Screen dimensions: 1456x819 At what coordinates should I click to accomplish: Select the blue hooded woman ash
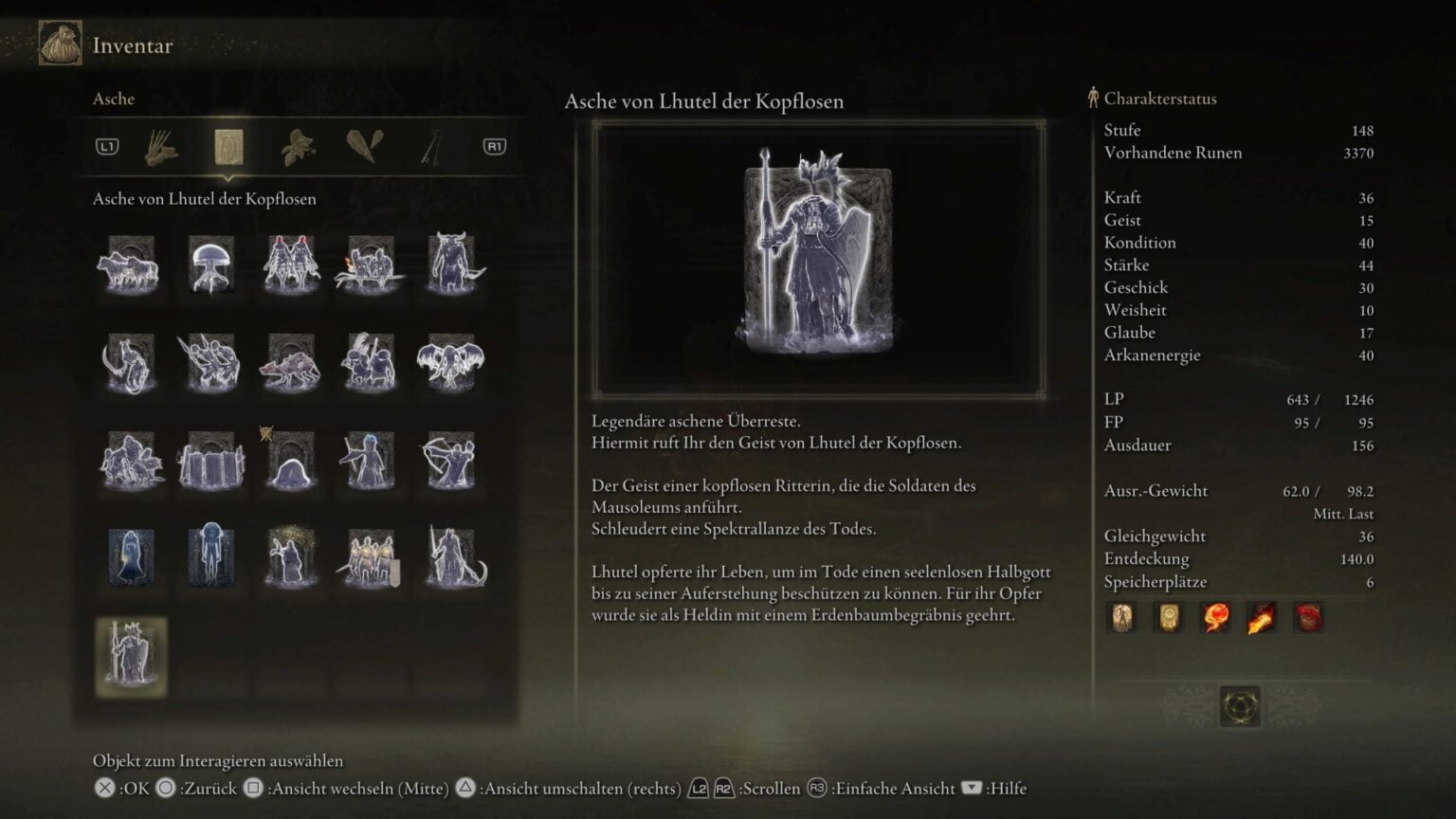point(131,558)
